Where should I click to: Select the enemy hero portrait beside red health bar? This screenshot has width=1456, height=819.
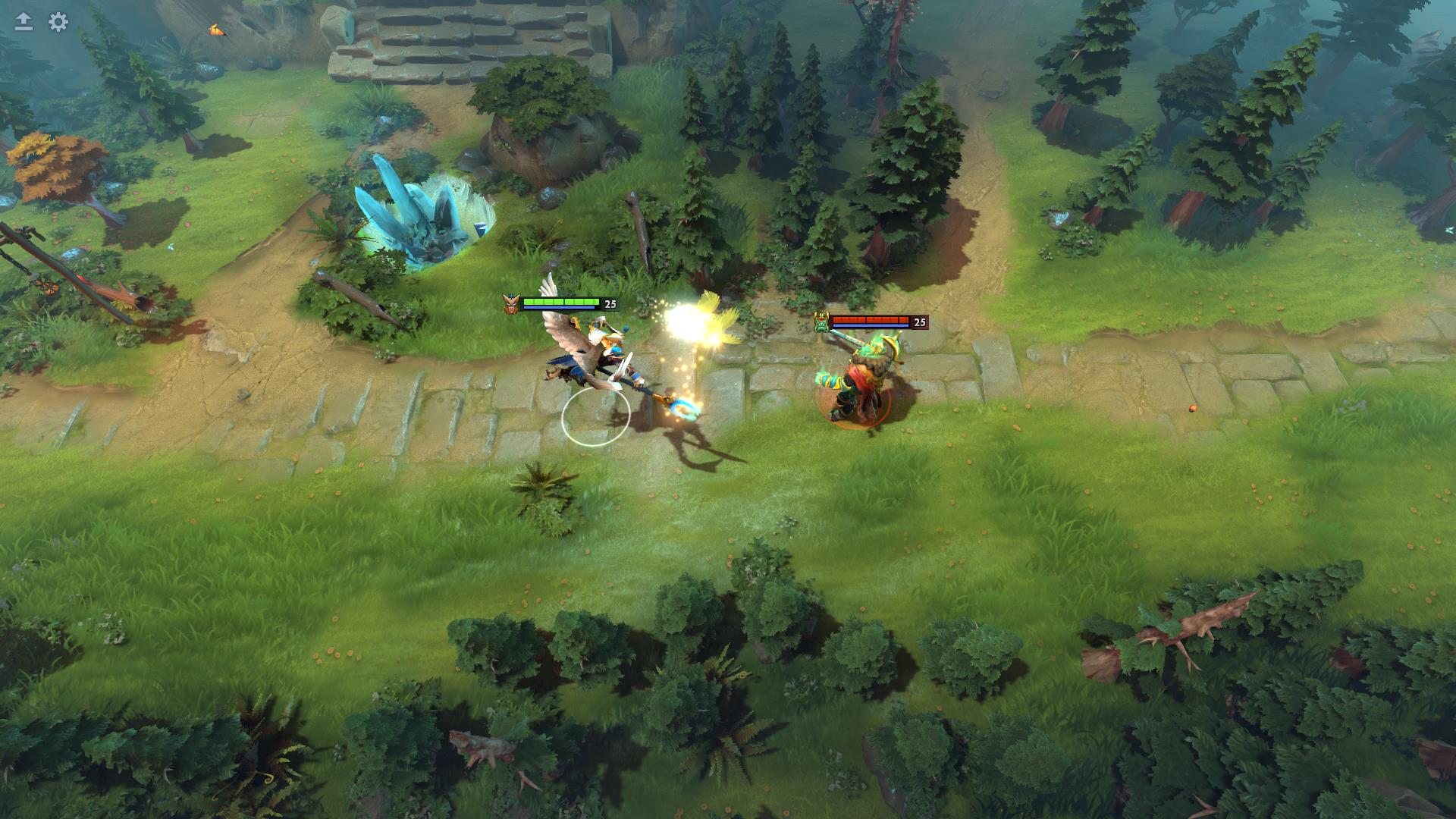(821, 322)
